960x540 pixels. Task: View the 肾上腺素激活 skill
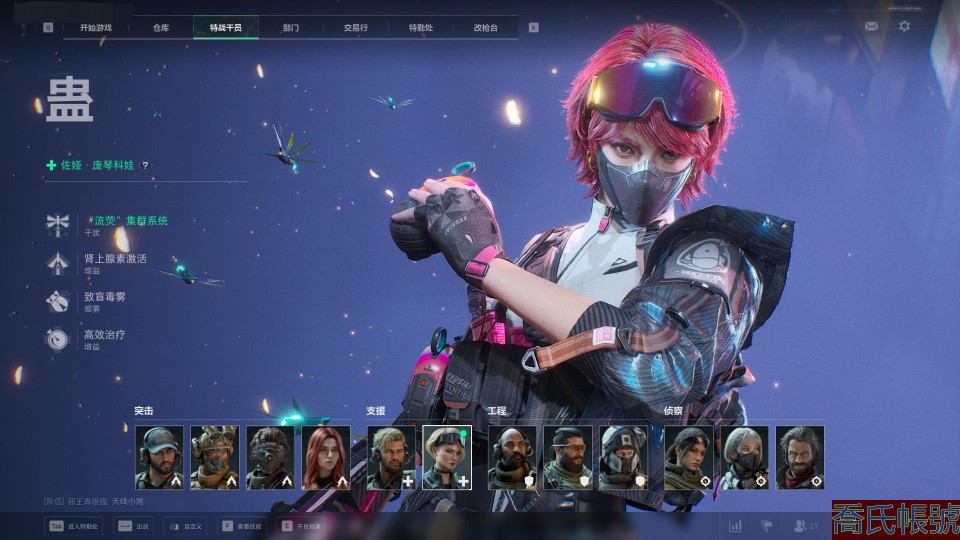point(115,259)
